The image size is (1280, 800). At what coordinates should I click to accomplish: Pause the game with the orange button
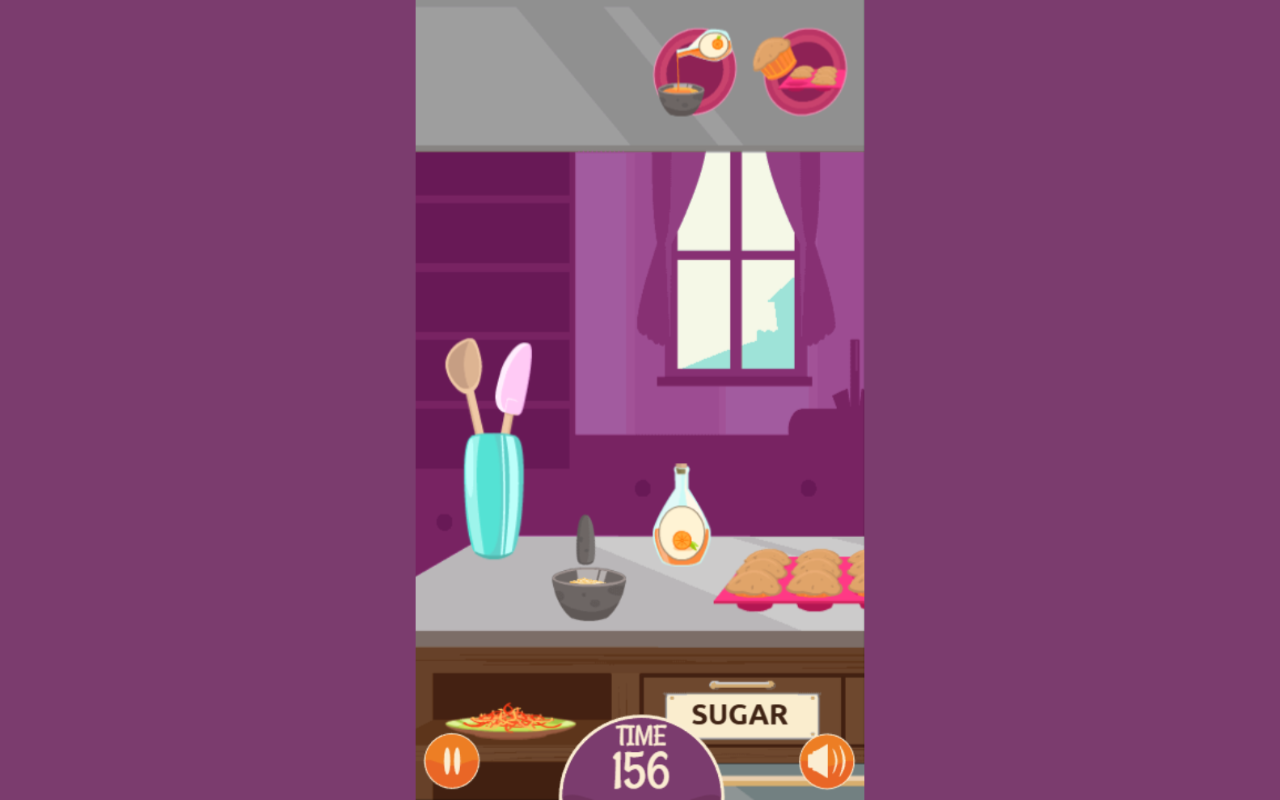click(452, 761)
